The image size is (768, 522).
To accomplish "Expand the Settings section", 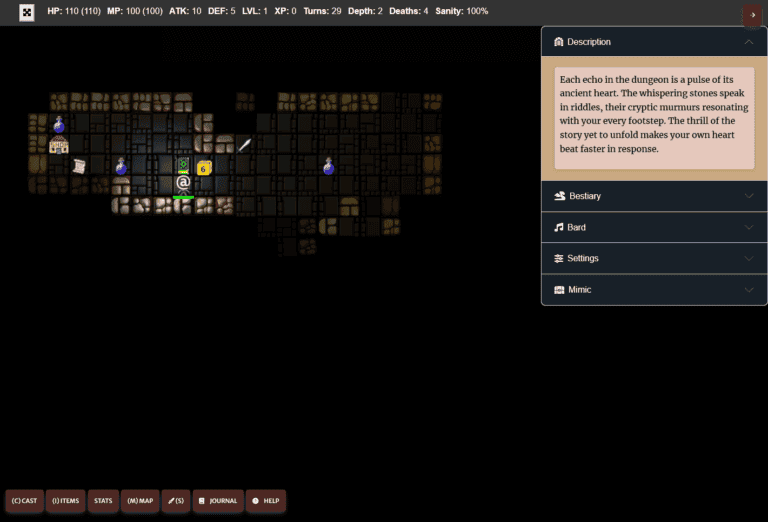I will [x=654, y=258].
